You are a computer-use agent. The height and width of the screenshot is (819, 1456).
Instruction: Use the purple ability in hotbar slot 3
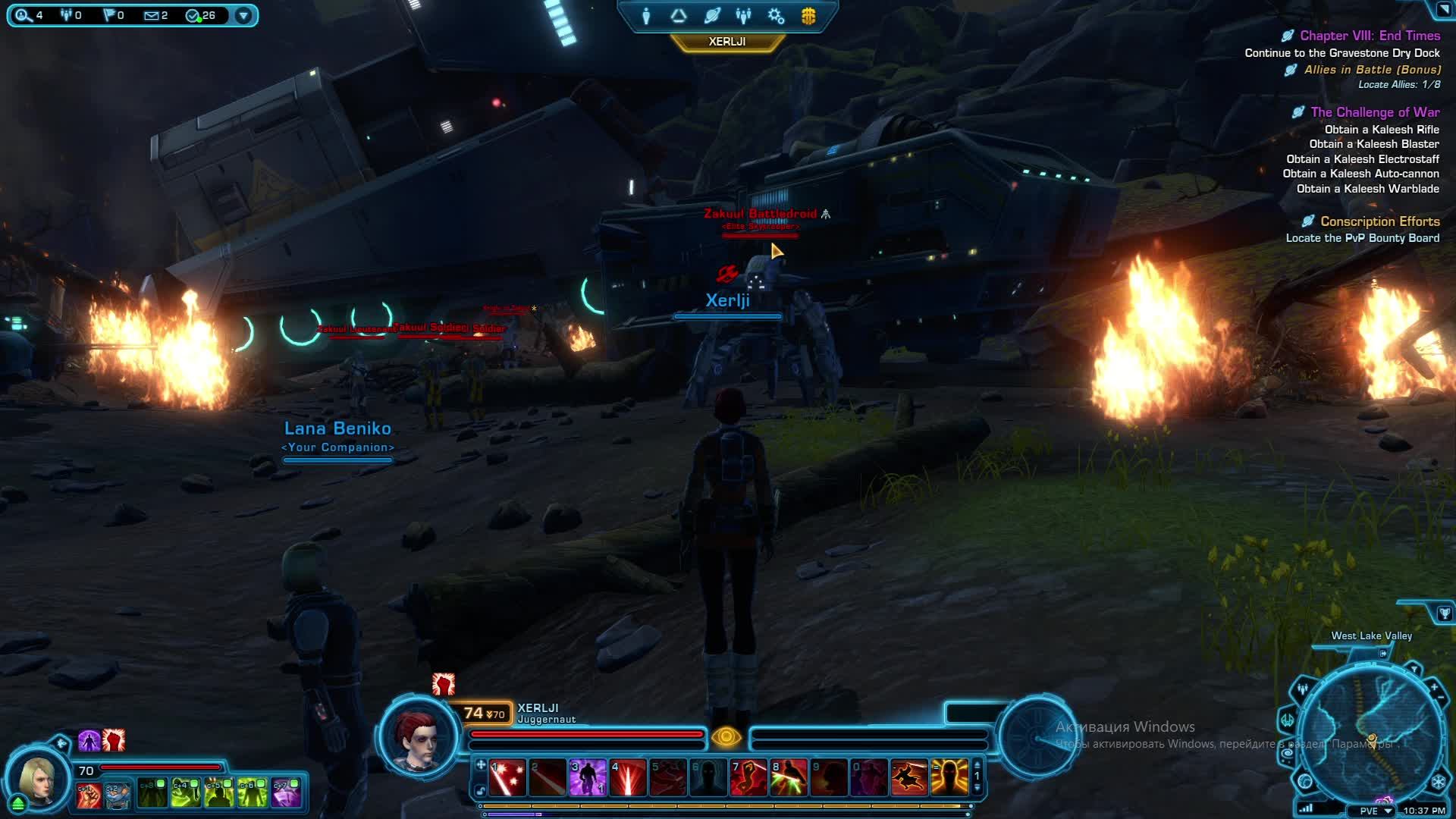pos(588,777)
